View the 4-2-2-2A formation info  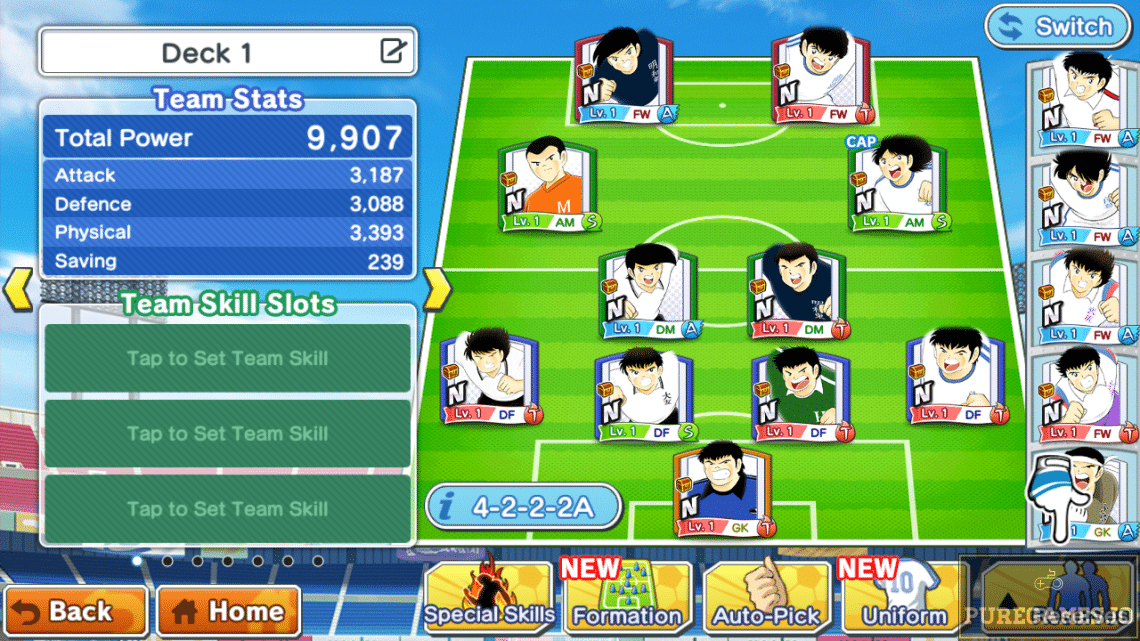pyautogui.click(x=523, y=507)
